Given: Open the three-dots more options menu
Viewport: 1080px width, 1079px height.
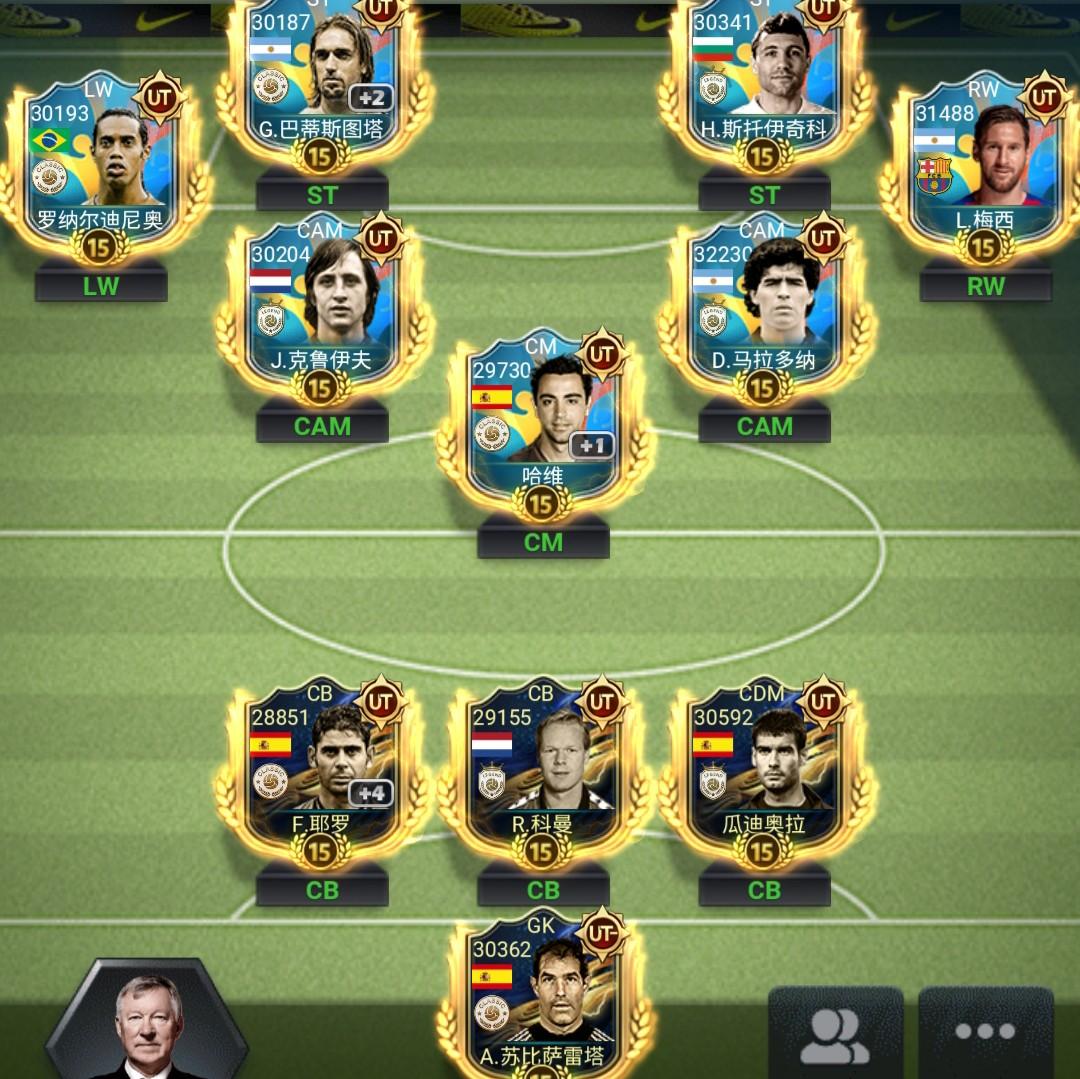Looking at the screenshot, I should (x=985, y=1034).
